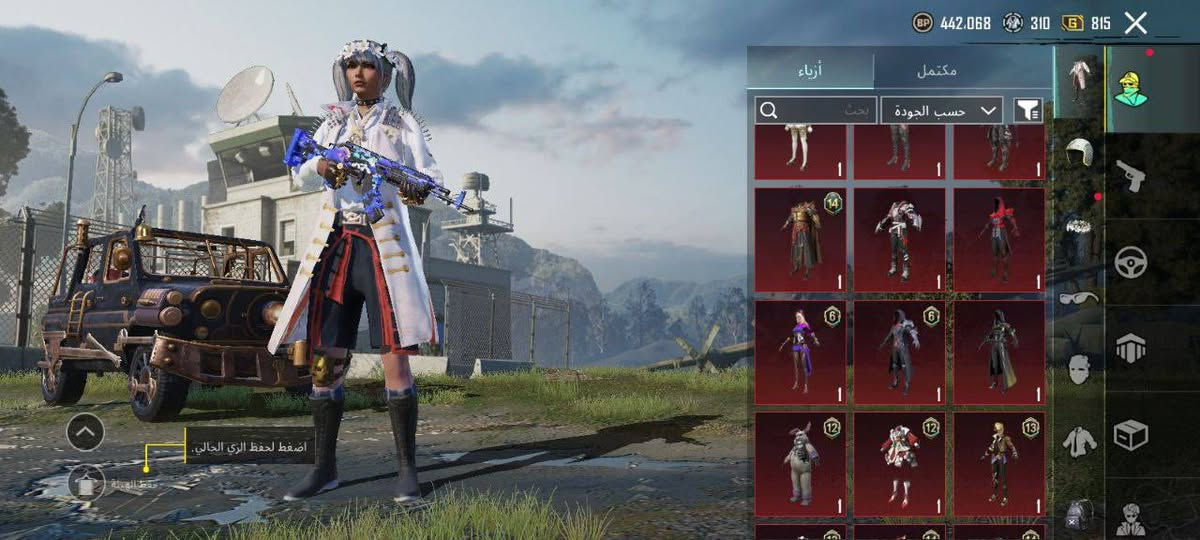The image size is (1200, 540).
Task: Select the red-hooded outfit thumbnail
Action: click(x=999, y=240)
